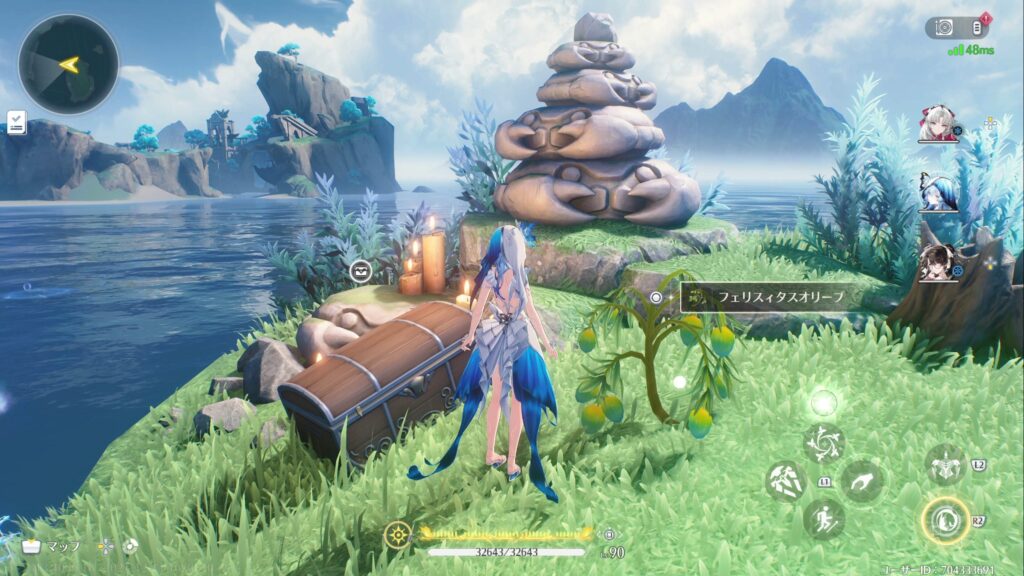Viewport: 1024px width, 576px height.
Task: Open the camera photo mode icon
Action: click(x=942, y=28)
